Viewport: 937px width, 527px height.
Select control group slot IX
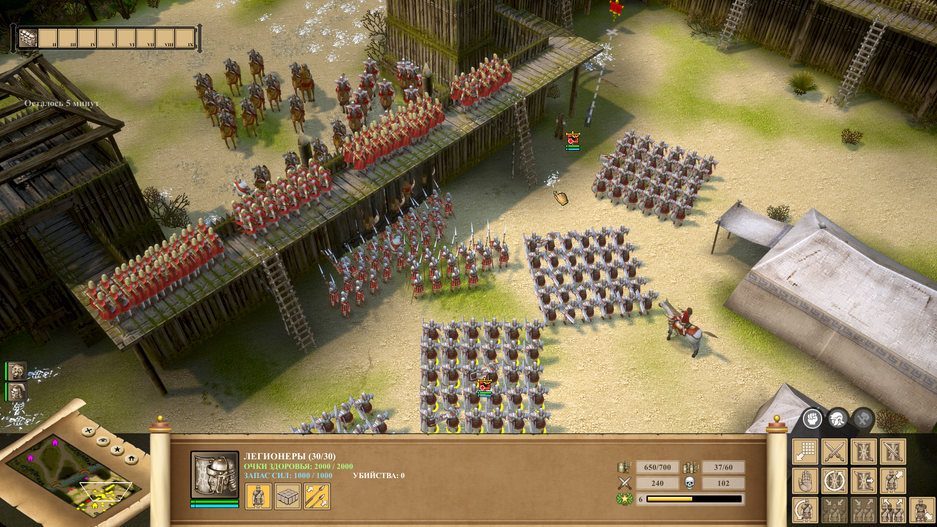click(x=189, y=39)
